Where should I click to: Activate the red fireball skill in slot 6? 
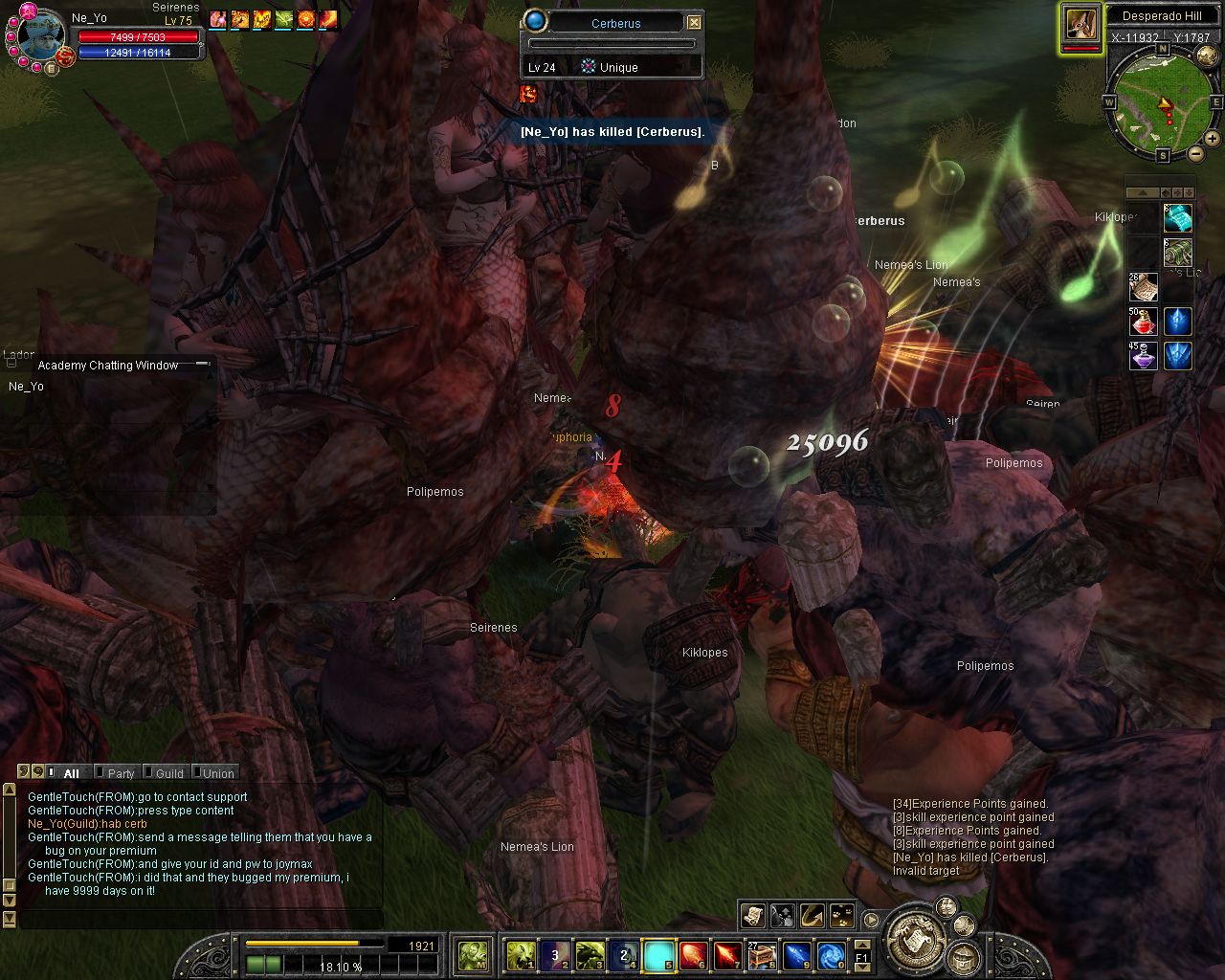pyautogui.click(x=693, y=955)
